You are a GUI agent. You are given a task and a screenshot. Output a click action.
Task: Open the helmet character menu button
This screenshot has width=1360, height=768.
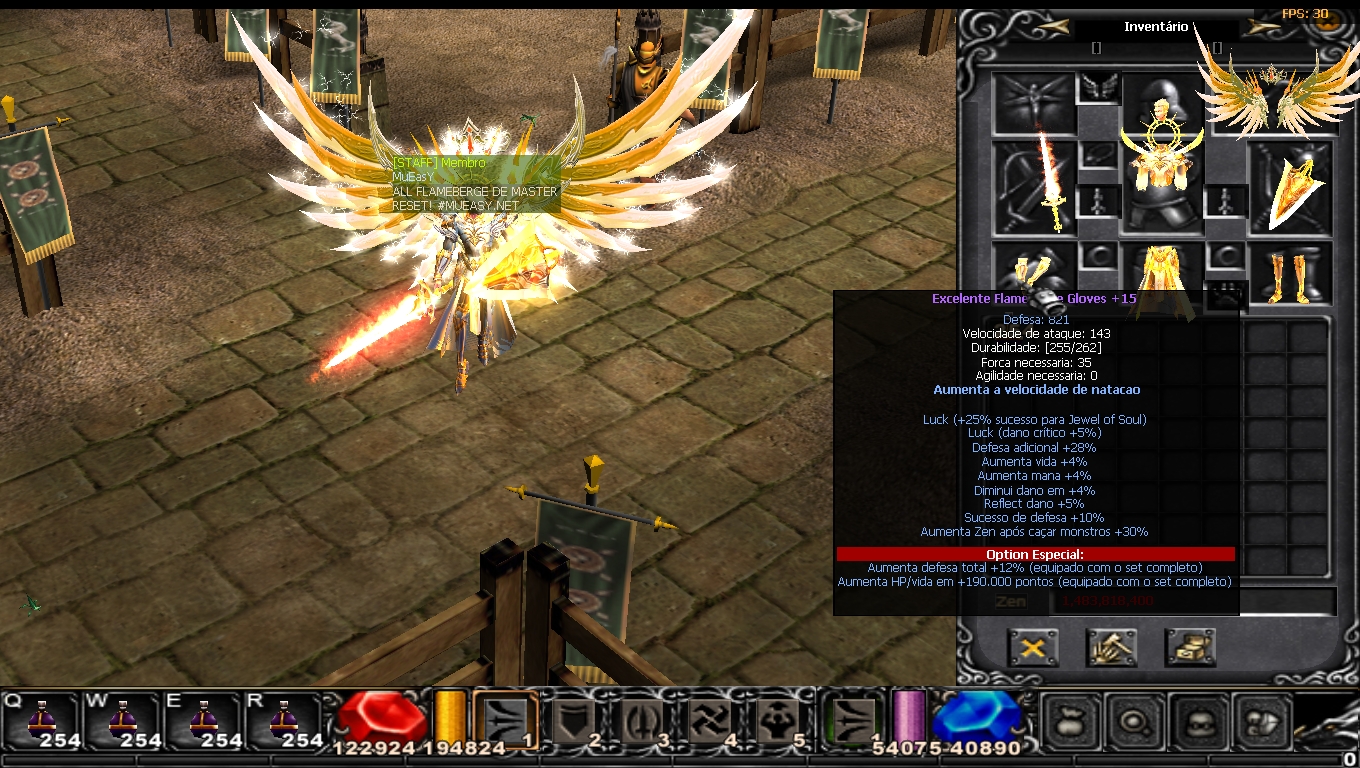[1199, 720]
